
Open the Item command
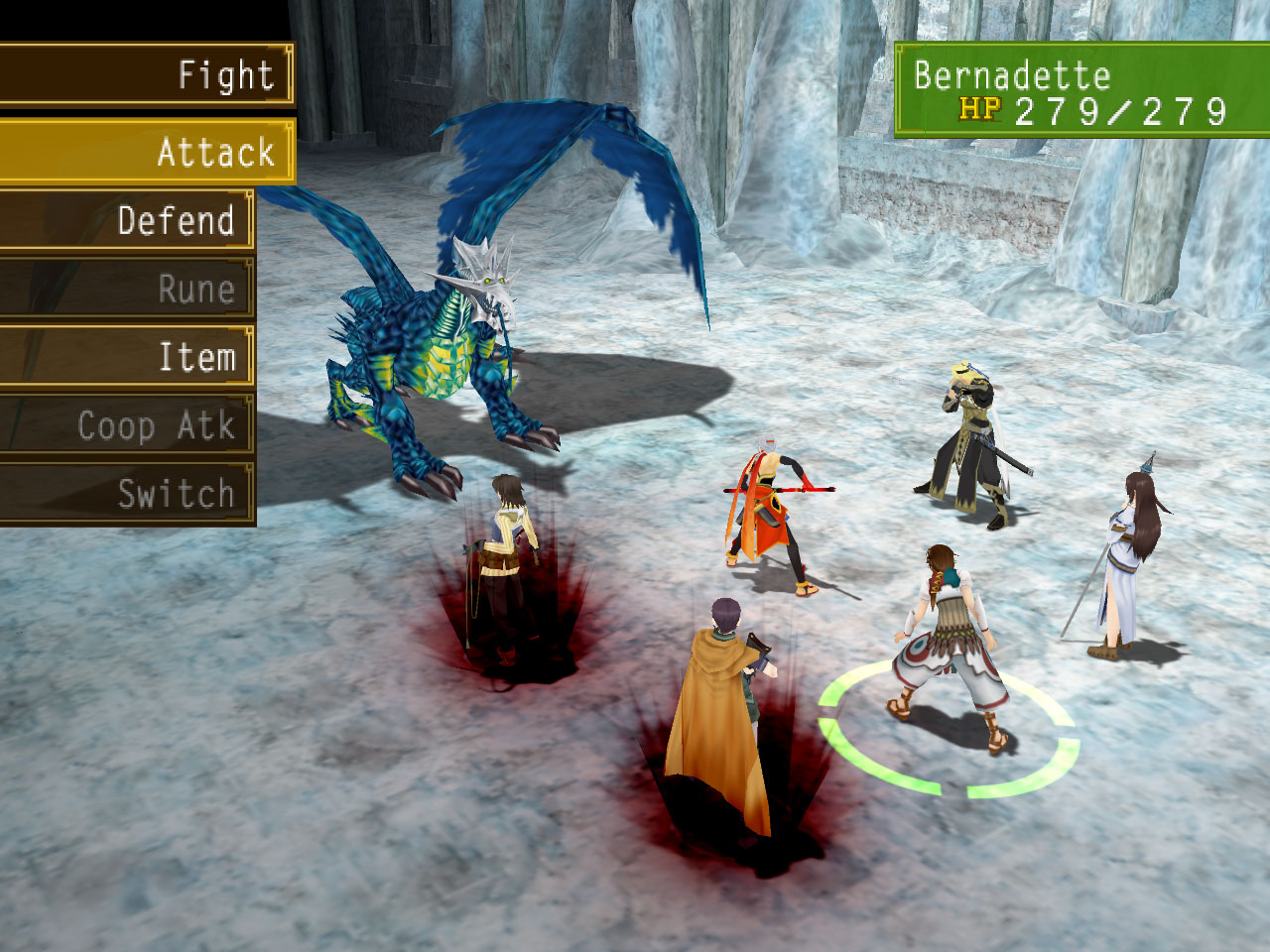coord(127,357)
